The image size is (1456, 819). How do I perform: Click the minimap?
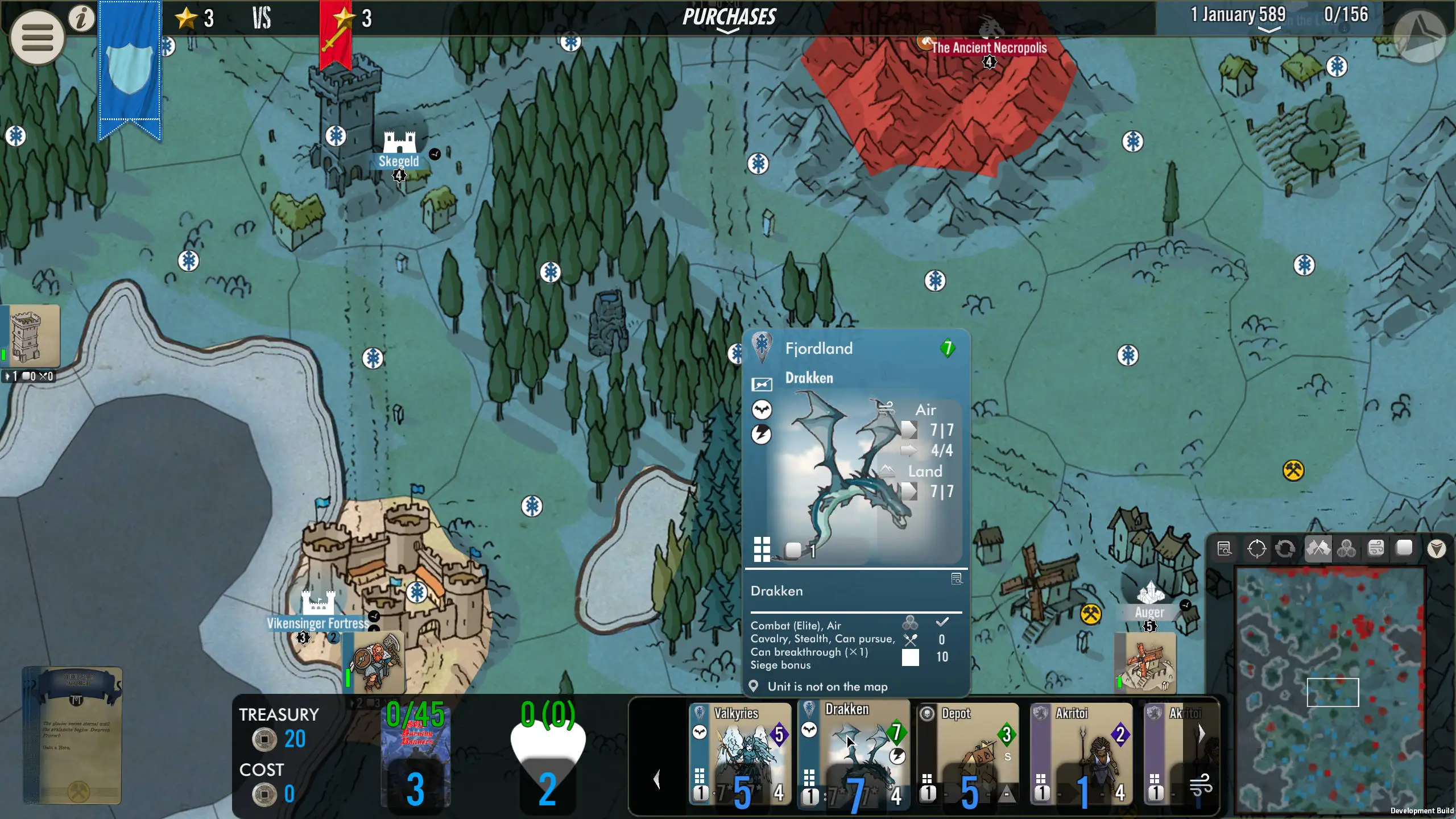(1331, 688)
